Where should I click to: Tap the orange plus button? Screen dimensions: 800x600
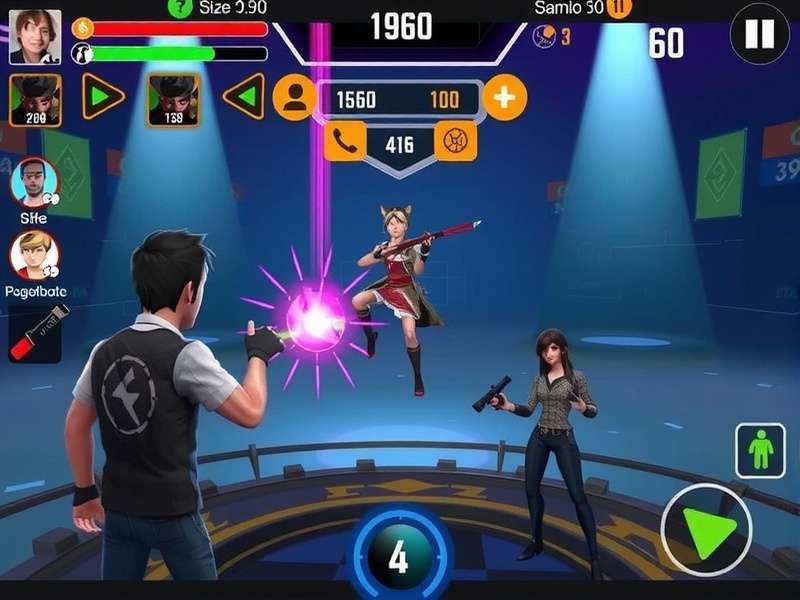pyautogui.click(x=505, y=98)
